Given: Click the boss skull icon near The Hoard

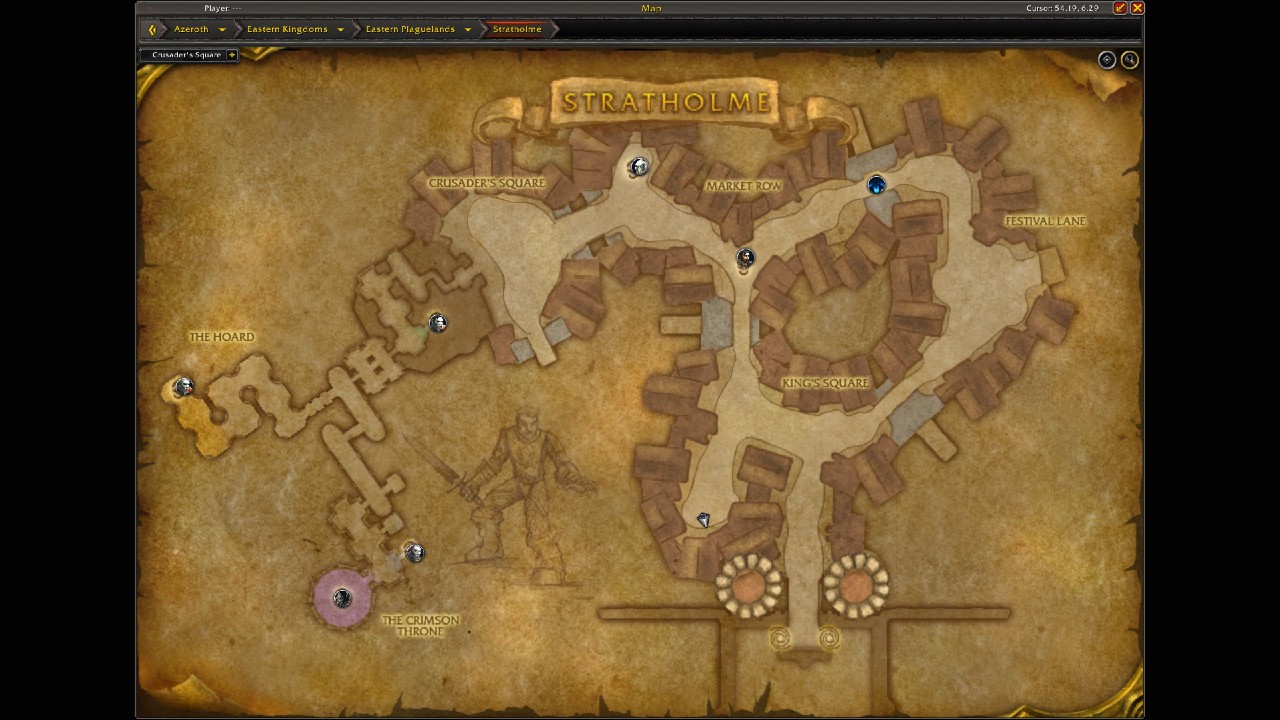Looking at the screenshot, I should [x=184, y=386].
